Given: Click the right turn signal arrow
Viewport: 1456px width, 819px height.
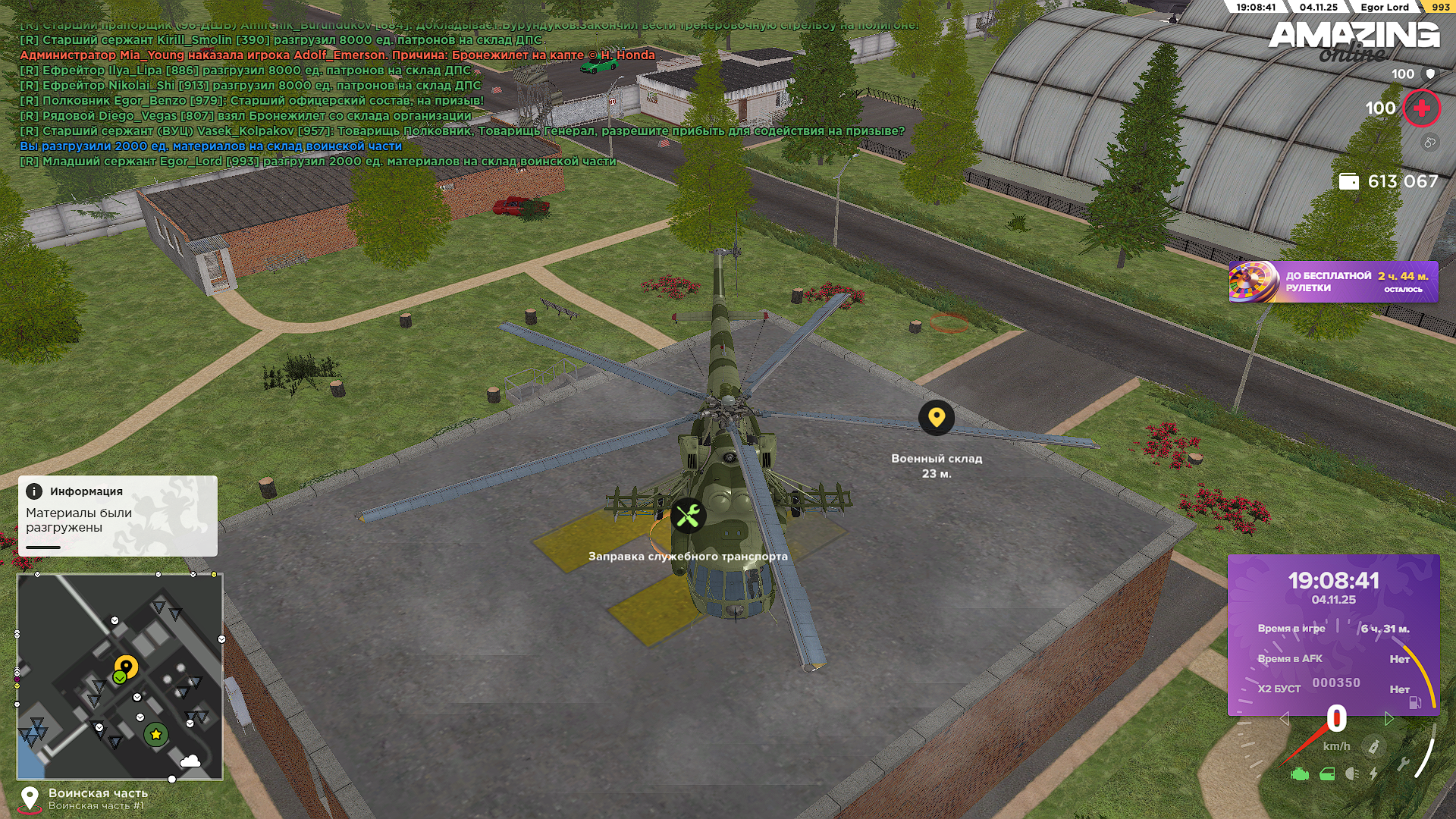Looking at the screenshot, I should pyautogui.click(x=1389, y=718).
